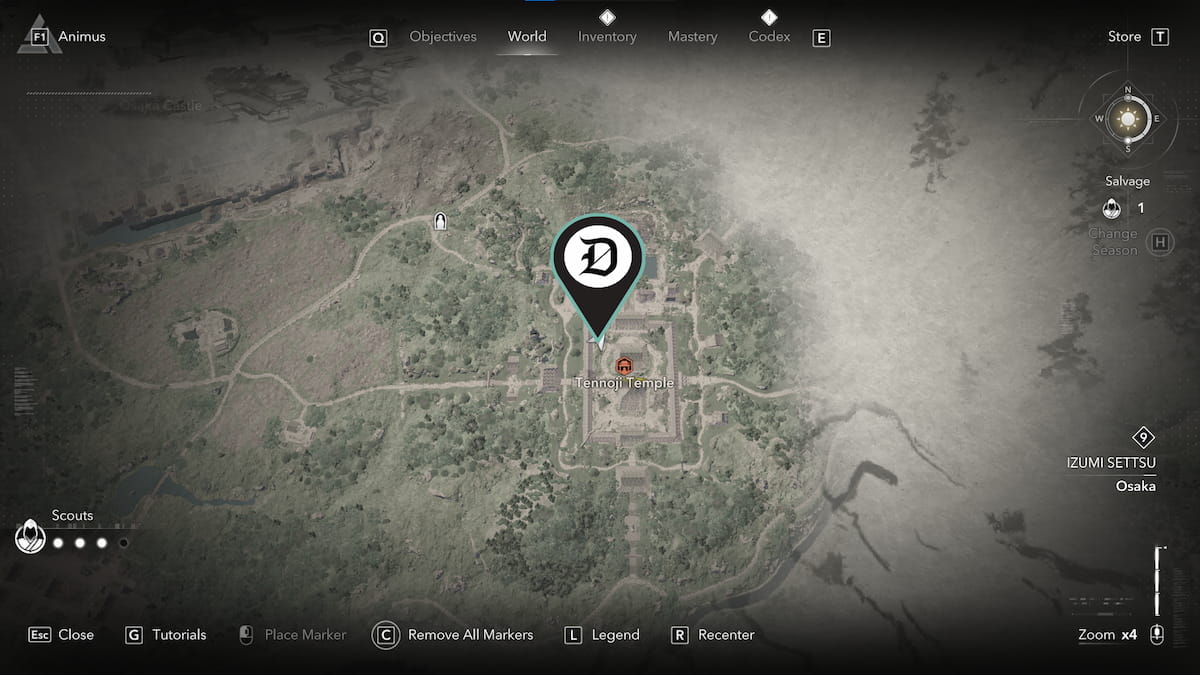The height and width of the screenshot is (675, 1200).
Task: Select the Scouts icon
Action: 31,538
